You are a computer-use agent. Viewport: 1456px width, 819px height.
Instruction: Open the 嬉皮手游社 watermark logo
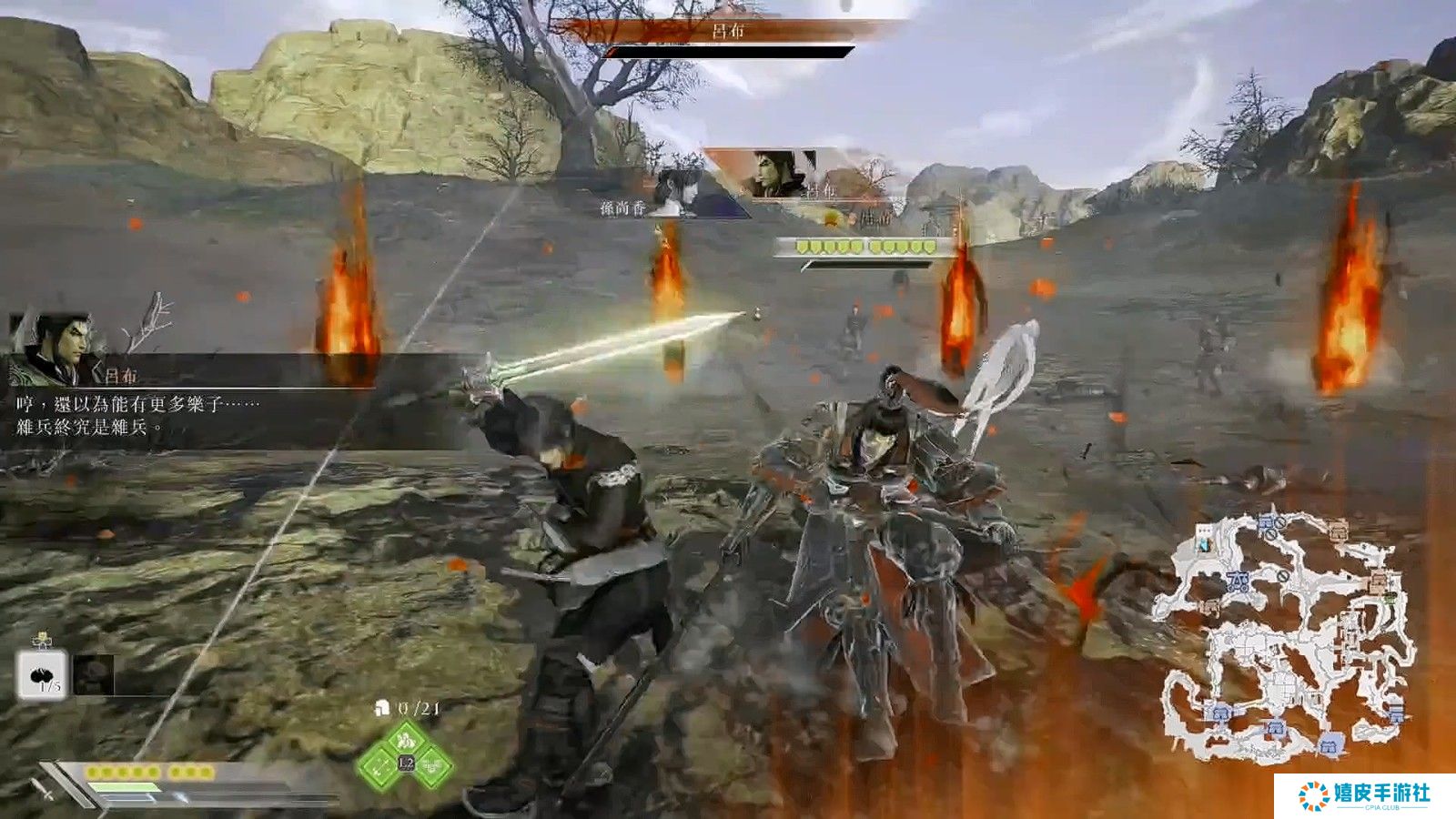[x=1364, y=795]
